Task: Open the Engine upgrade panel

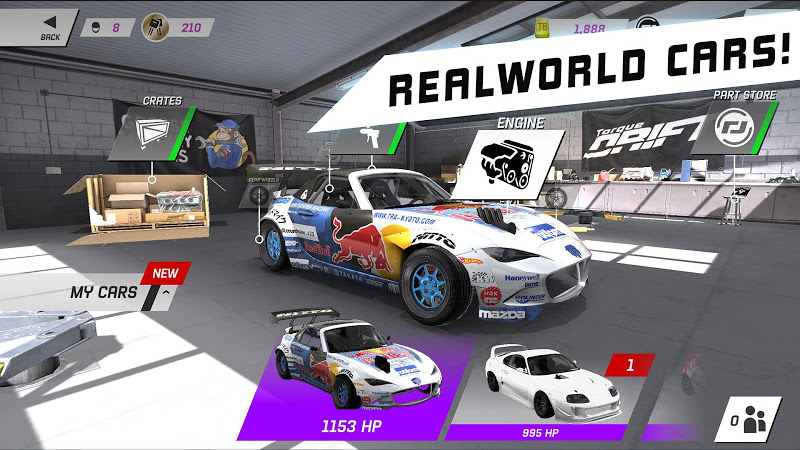Action: tap(506, 158)
